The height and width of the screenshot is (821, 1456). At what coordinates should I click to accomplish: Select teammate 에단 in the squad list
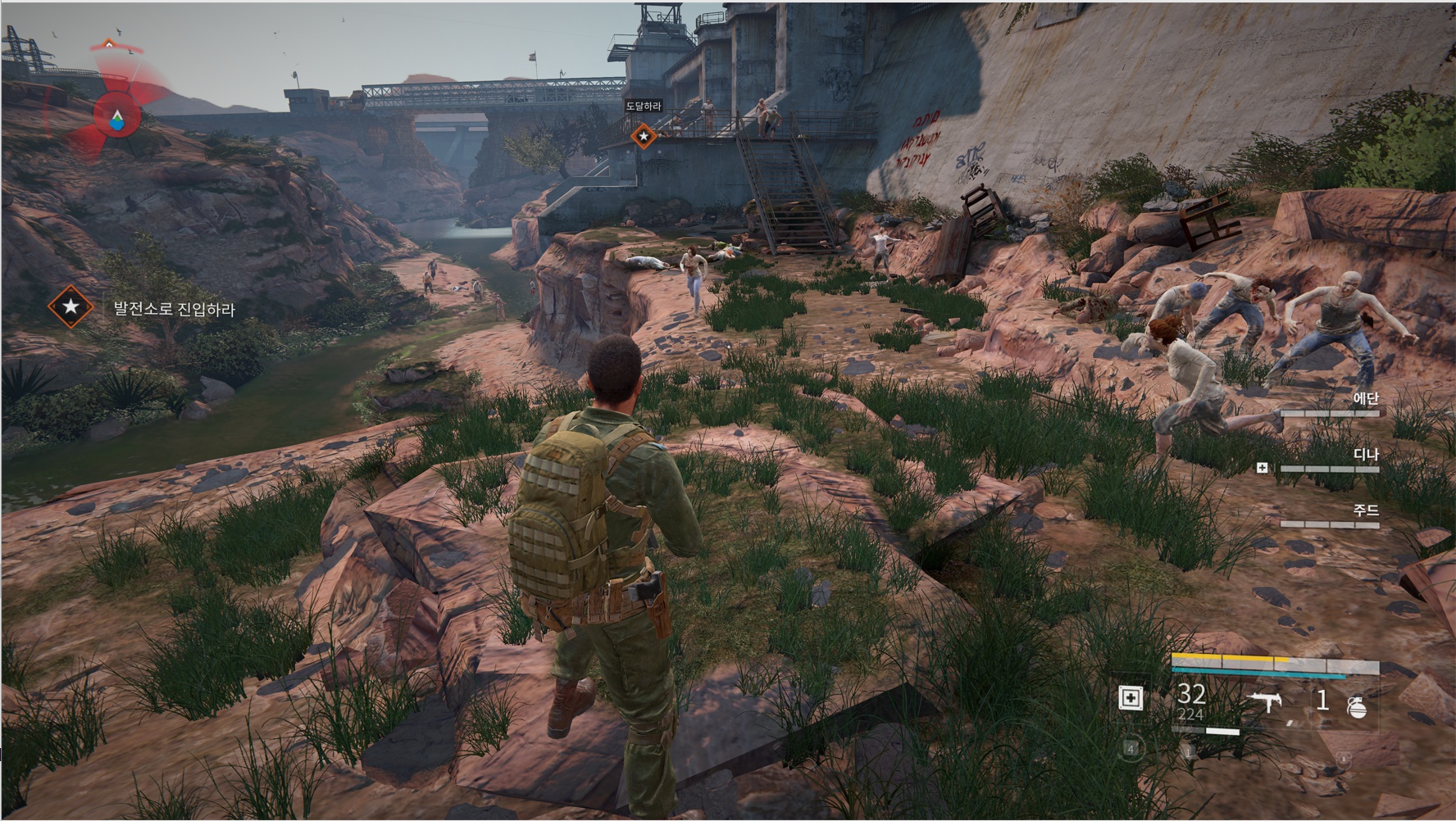[1365, 399]
